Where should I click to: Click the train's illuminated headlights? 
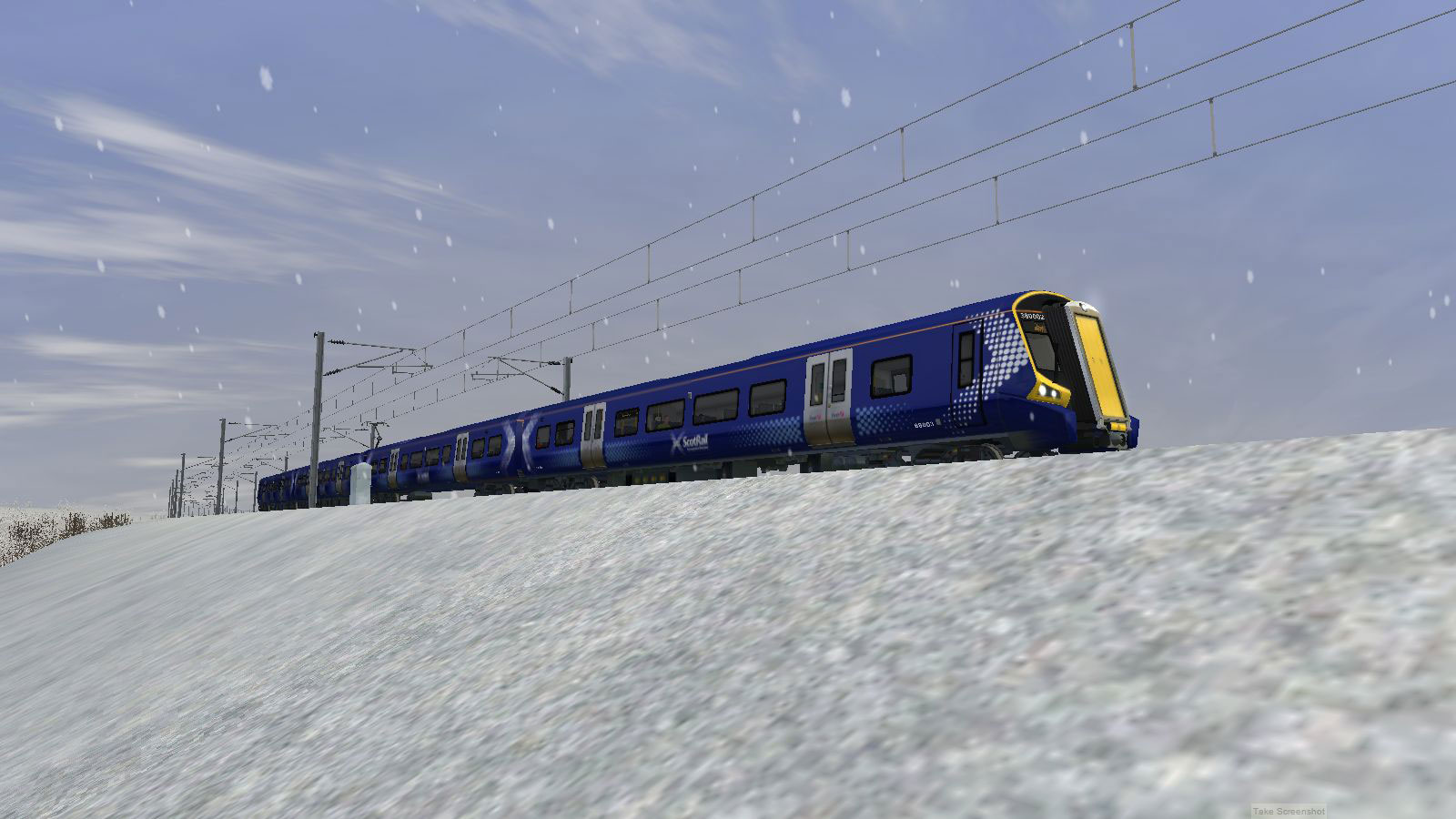(1045, 391)
